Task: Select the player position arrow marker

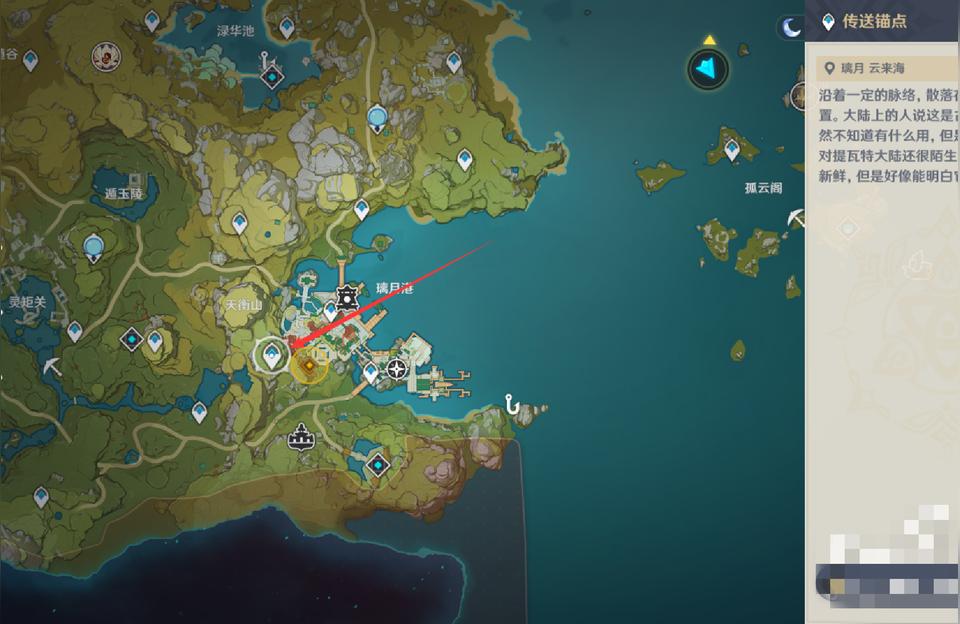Action: pyautogui.click(x=708, y=68)
